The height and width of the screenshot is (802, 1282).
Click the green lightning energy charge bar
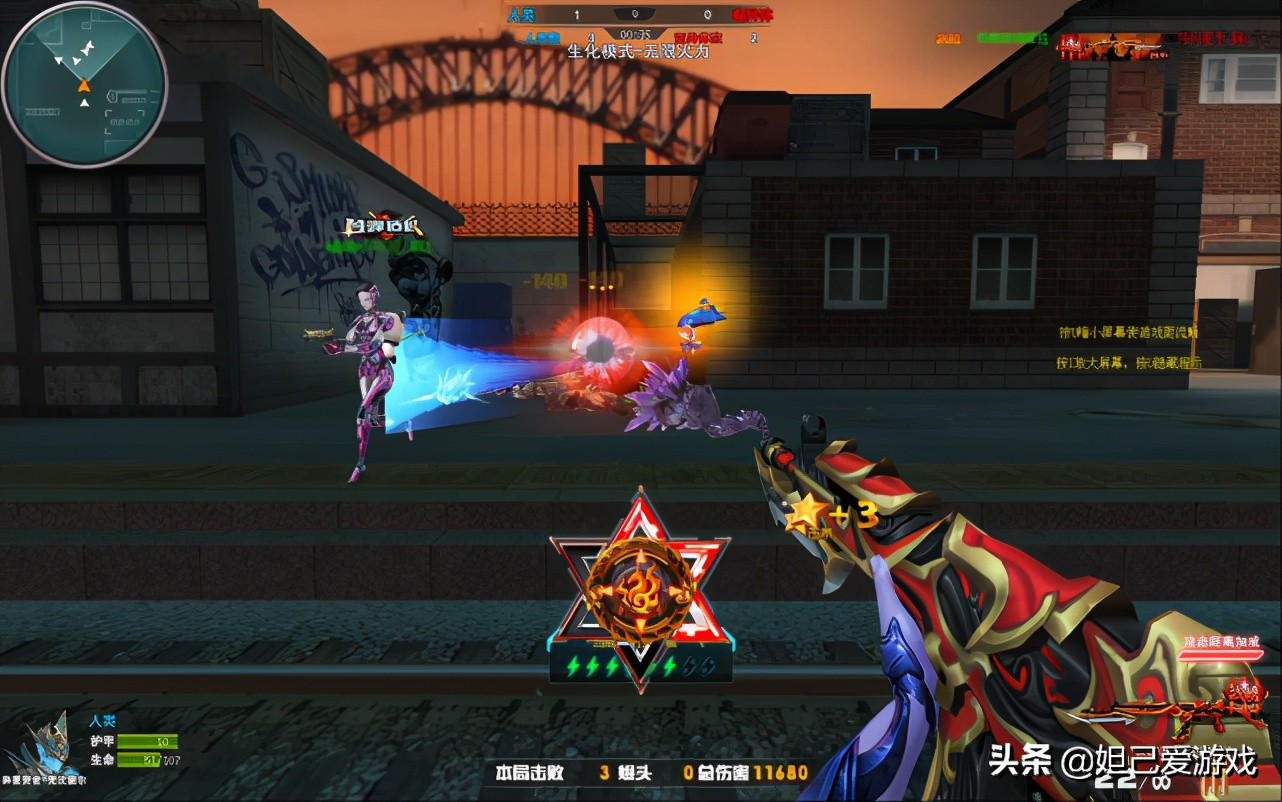pyautogui.click(x=640, y=667)
